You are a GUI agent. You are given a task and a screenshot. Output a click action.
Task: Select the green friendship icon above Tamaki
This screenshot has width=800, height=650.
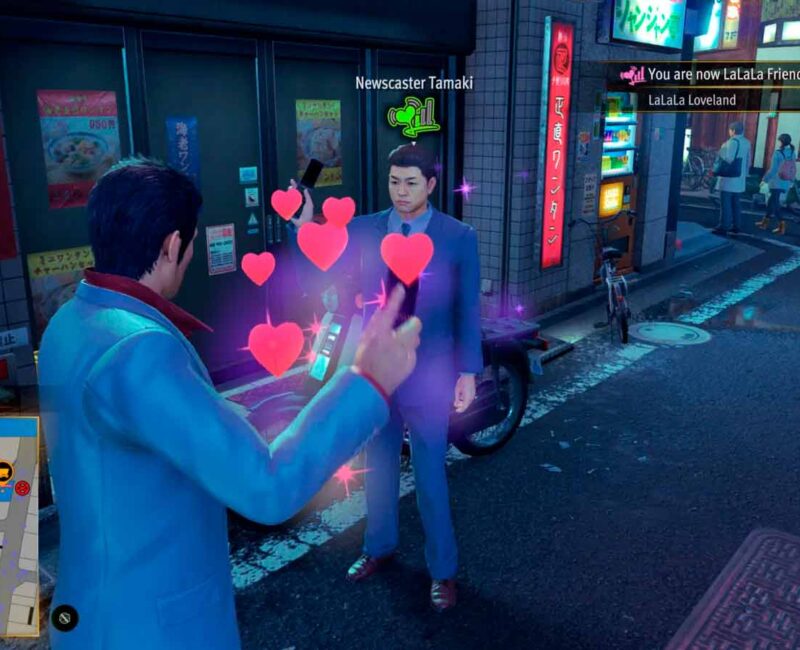click(413, 118)
